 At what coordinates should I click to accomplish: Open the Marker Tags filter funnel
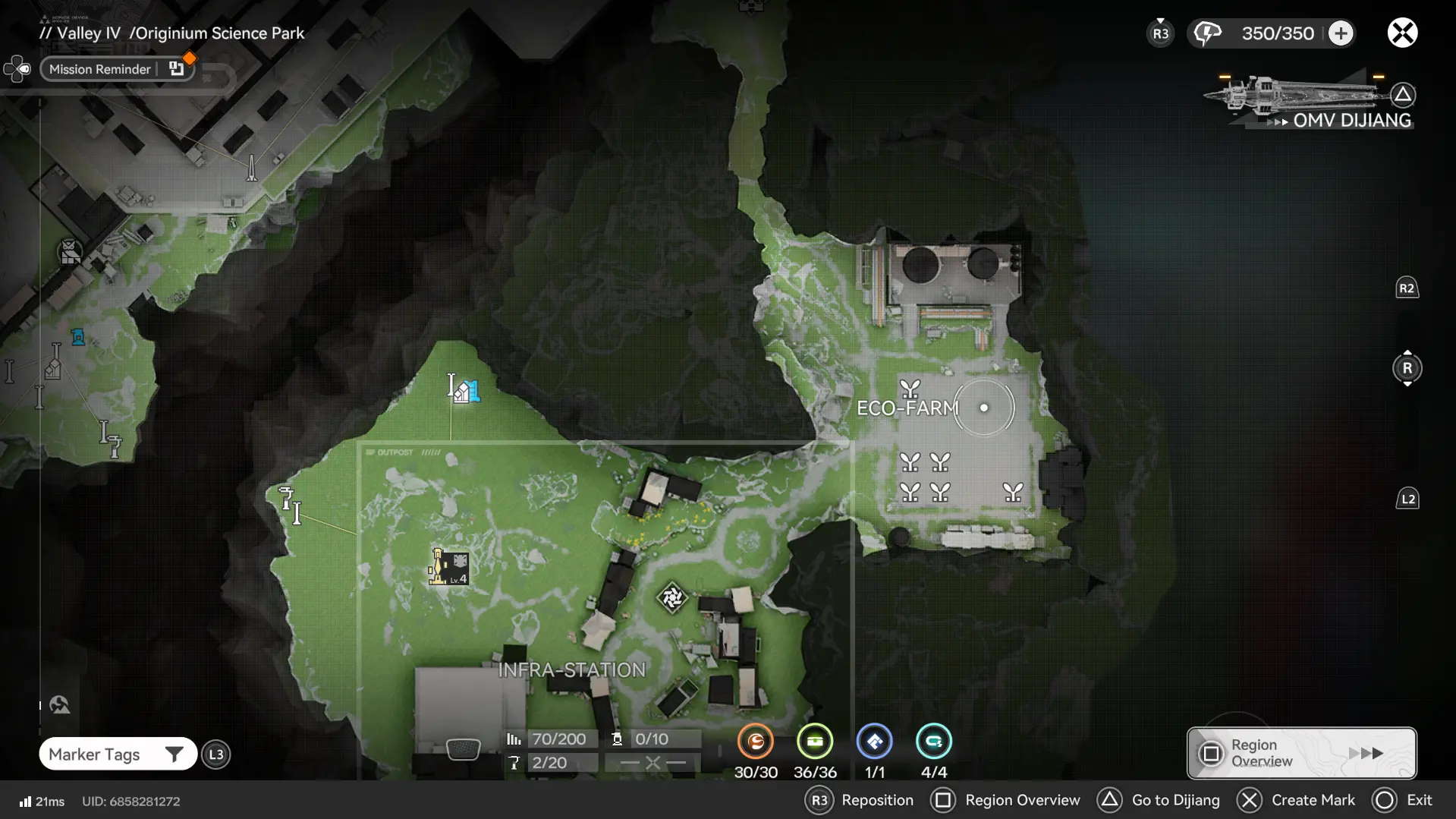point(175,754)
